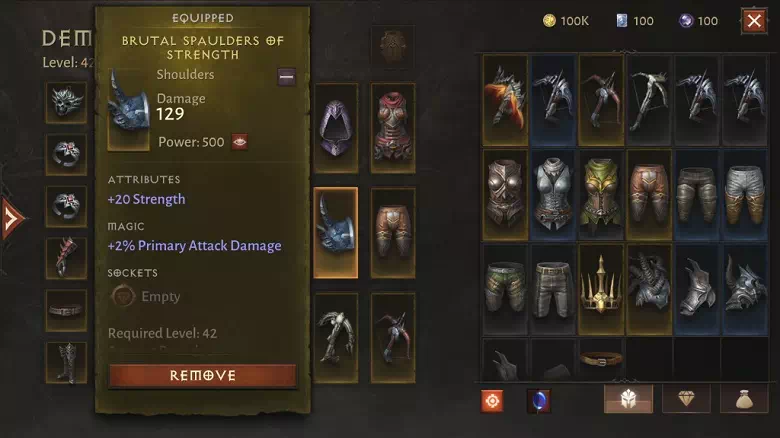Select the equipped blue spaulders slot
This screenshot has height=438, width=780.
pos(336,232)
